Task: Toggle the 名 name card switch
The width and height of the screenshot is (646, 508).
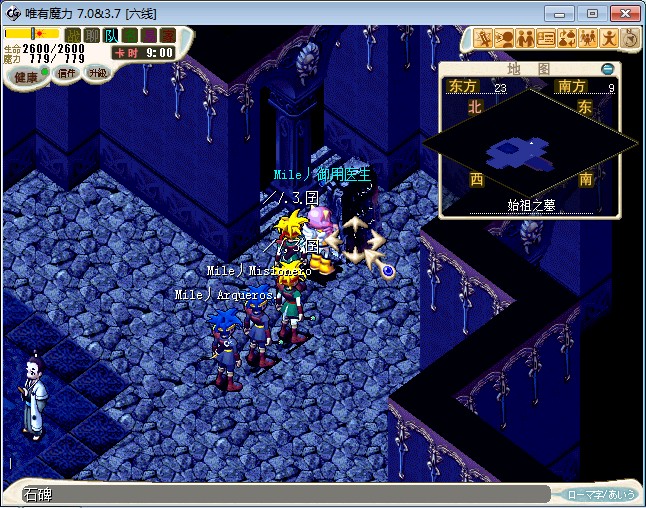Action: pos(129,35)
